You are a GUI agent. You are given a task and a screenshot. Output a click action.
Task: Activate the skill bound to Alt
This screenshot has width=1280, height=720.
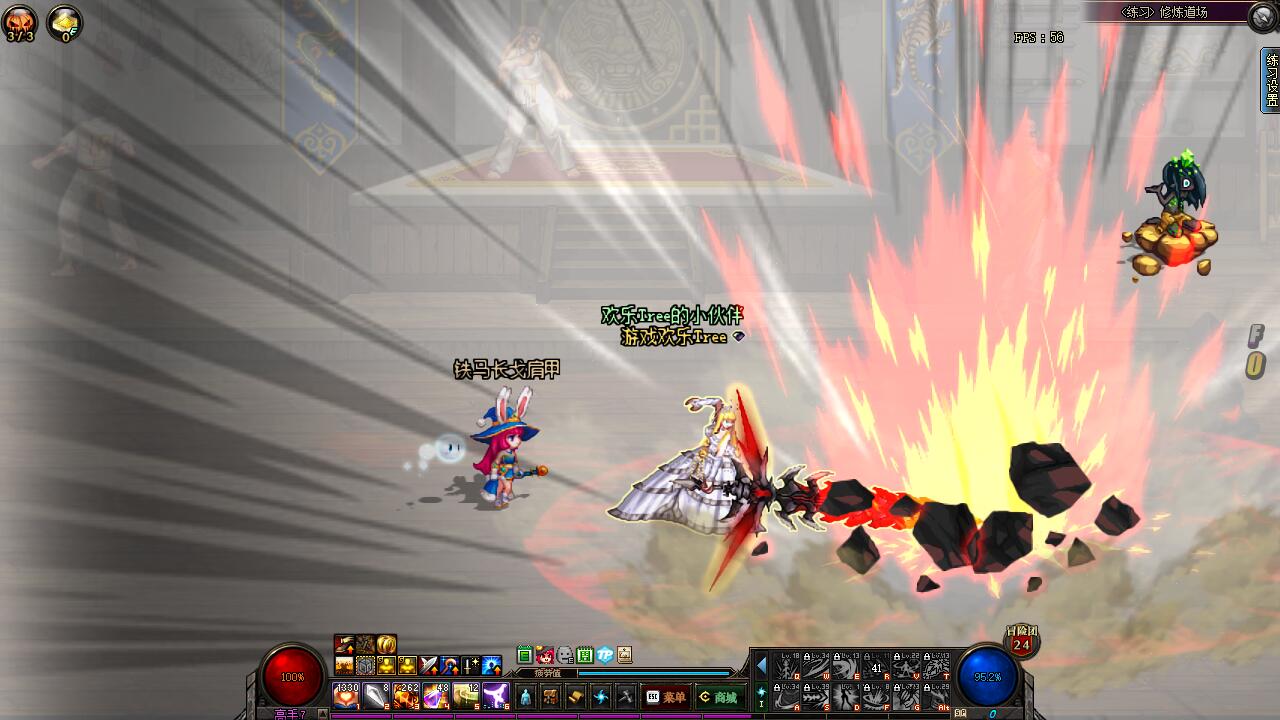[937, 695]
